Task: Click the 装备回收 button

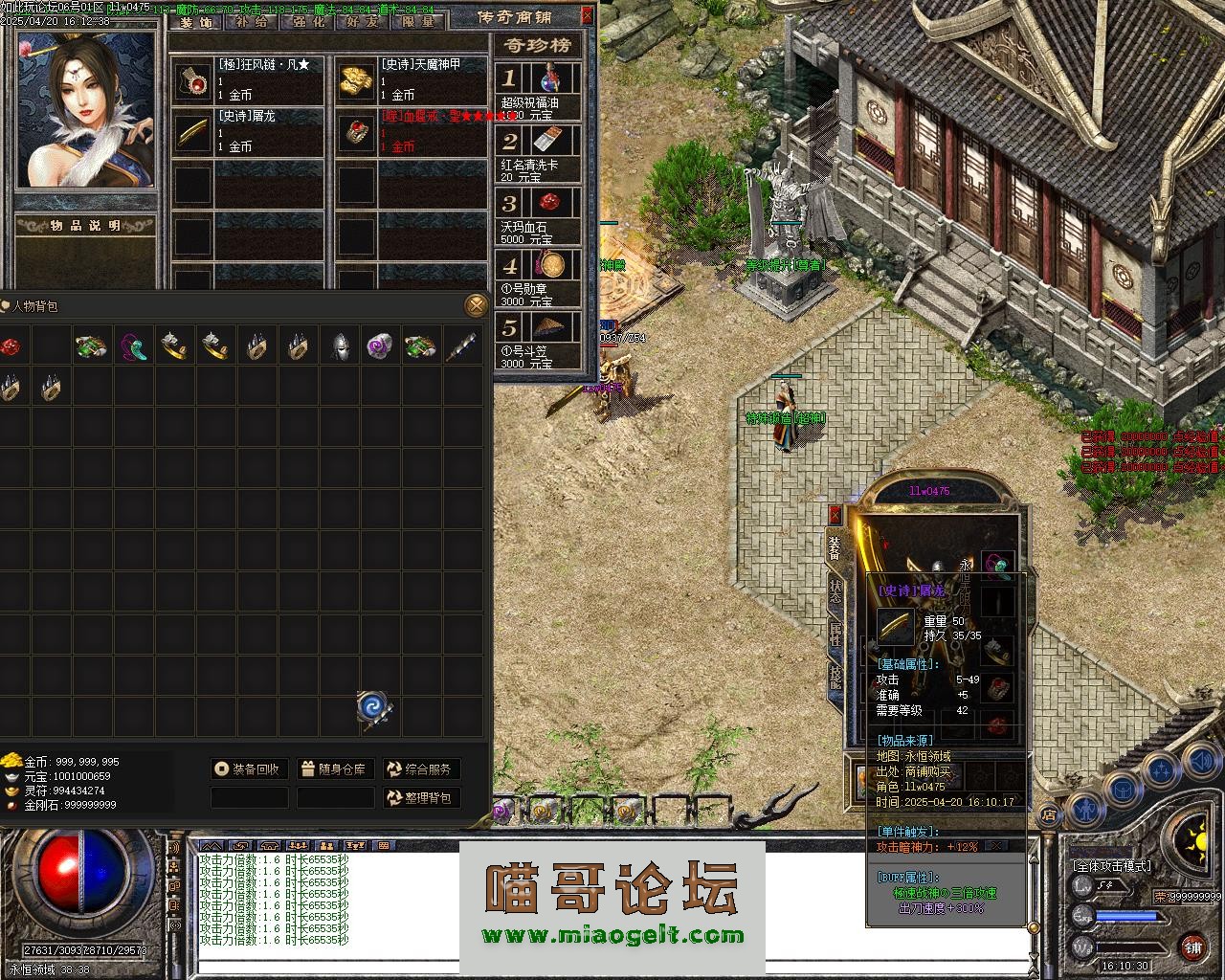Action: click(x=248, y=768)
